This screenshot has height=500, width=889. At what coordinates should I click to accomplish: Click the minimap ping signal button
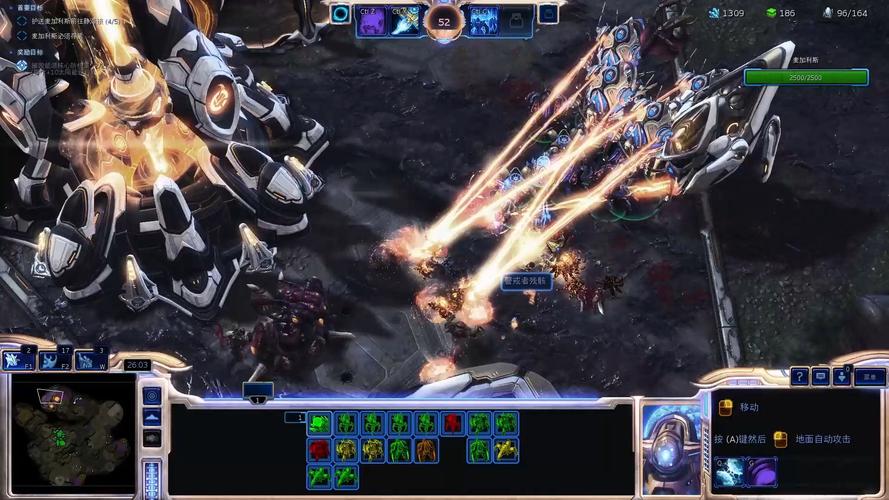tap(152, 396)
